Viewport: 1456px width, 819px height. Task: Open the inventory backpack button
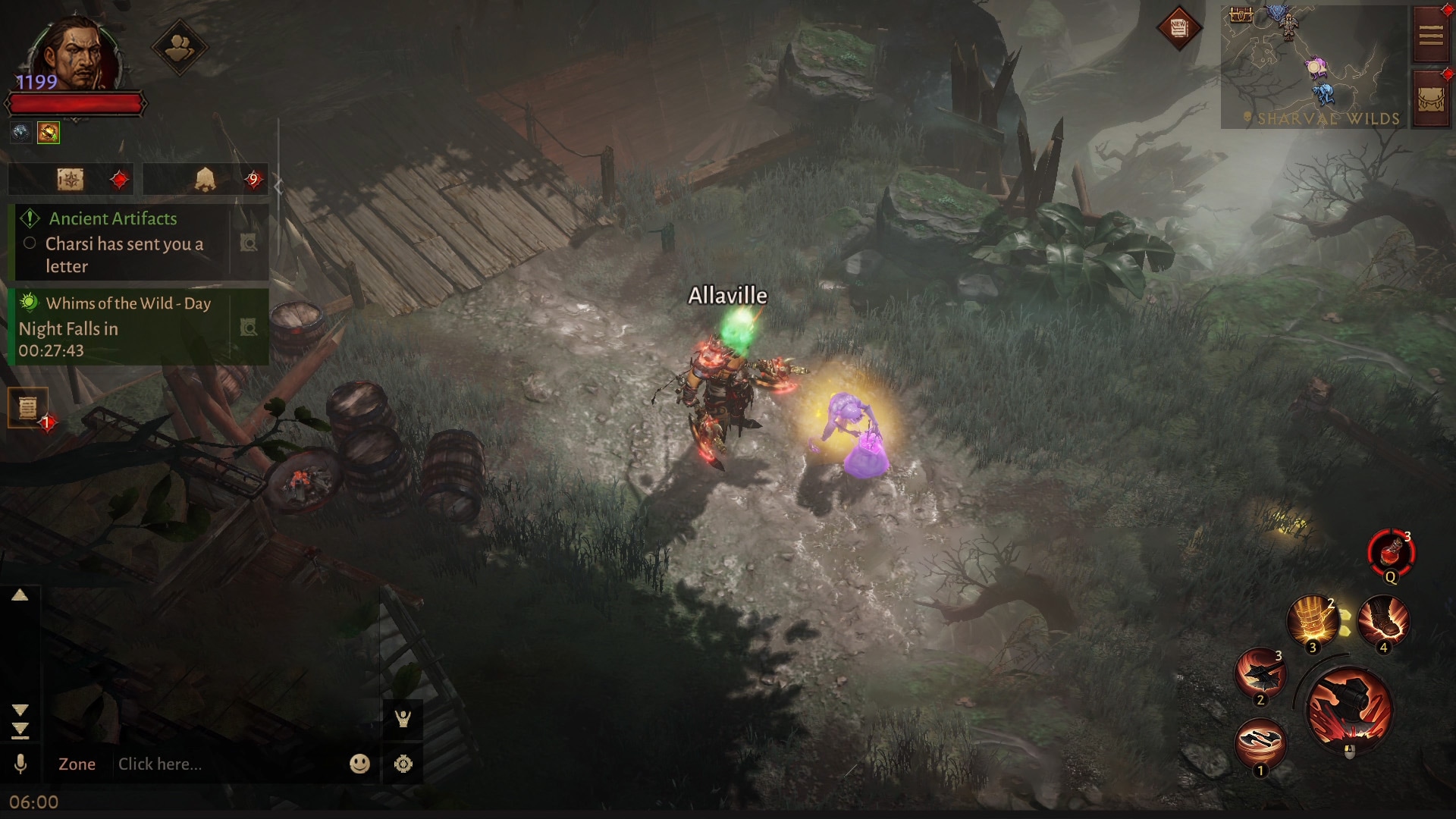pos(1430,100)
